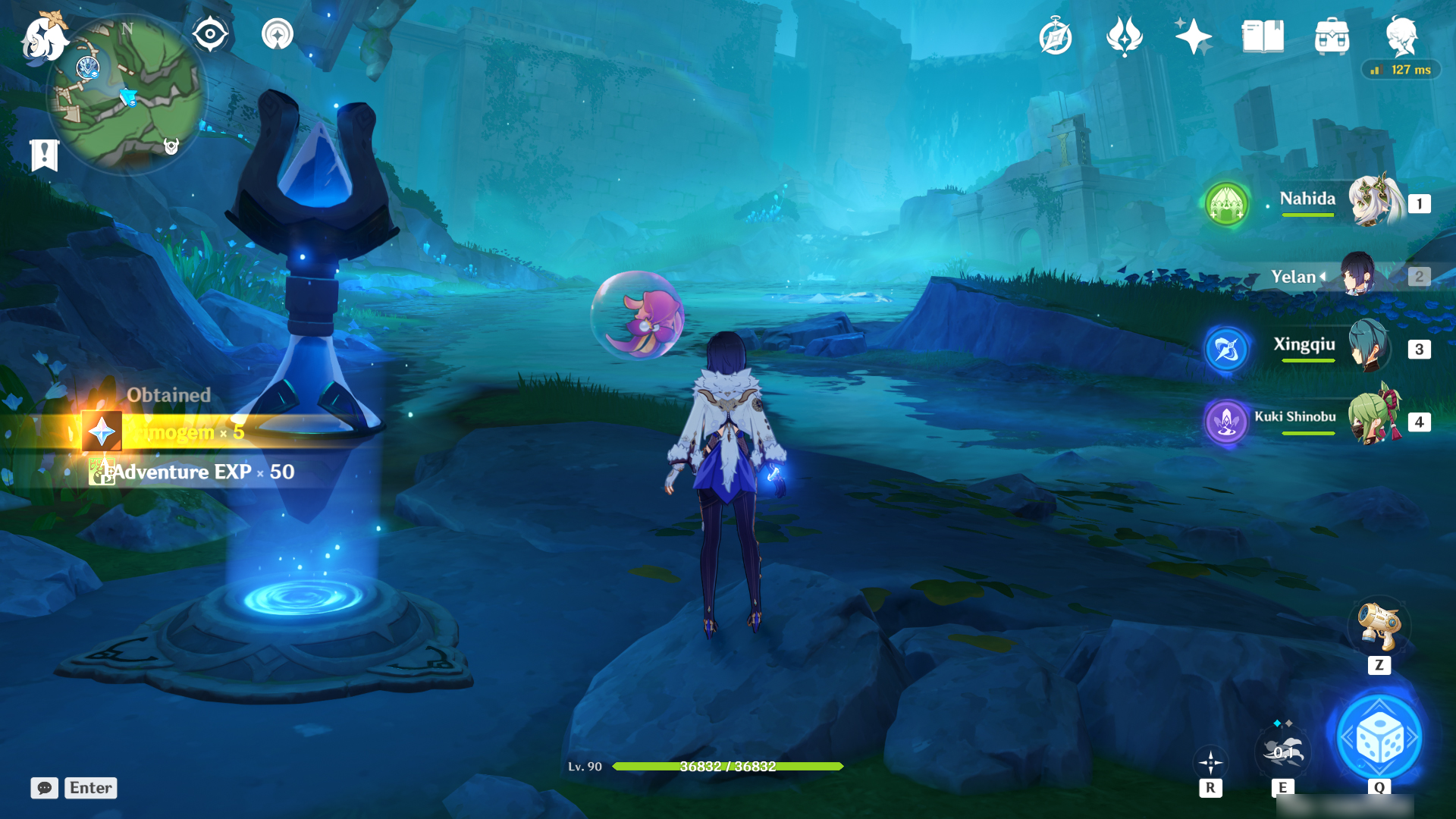Open the Inventory backpack icon
The height and width of the screenshot is (819, 1456).
[1332, 33]
